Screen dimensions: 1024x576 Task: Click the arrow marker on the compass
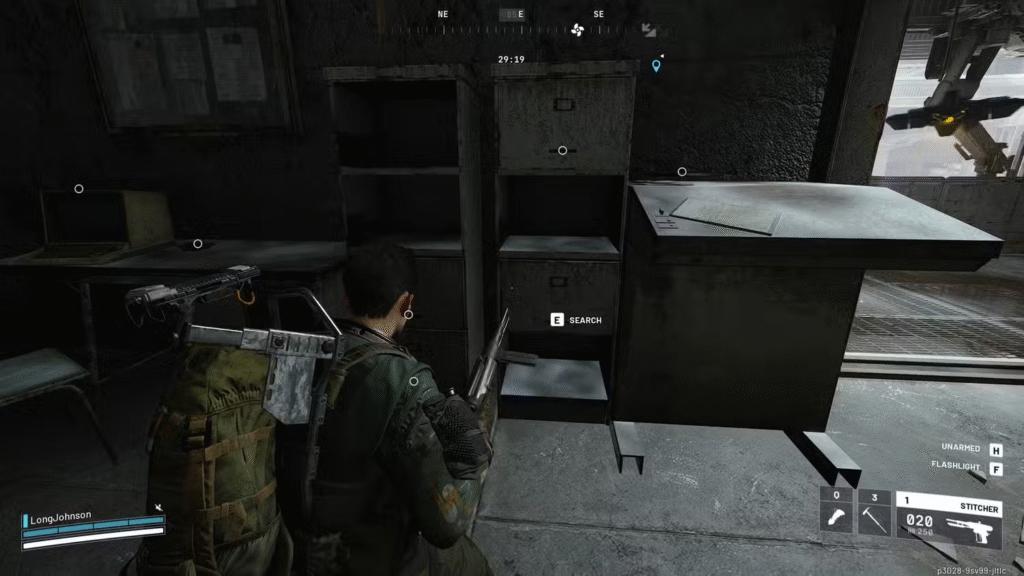tap(649, 30)
